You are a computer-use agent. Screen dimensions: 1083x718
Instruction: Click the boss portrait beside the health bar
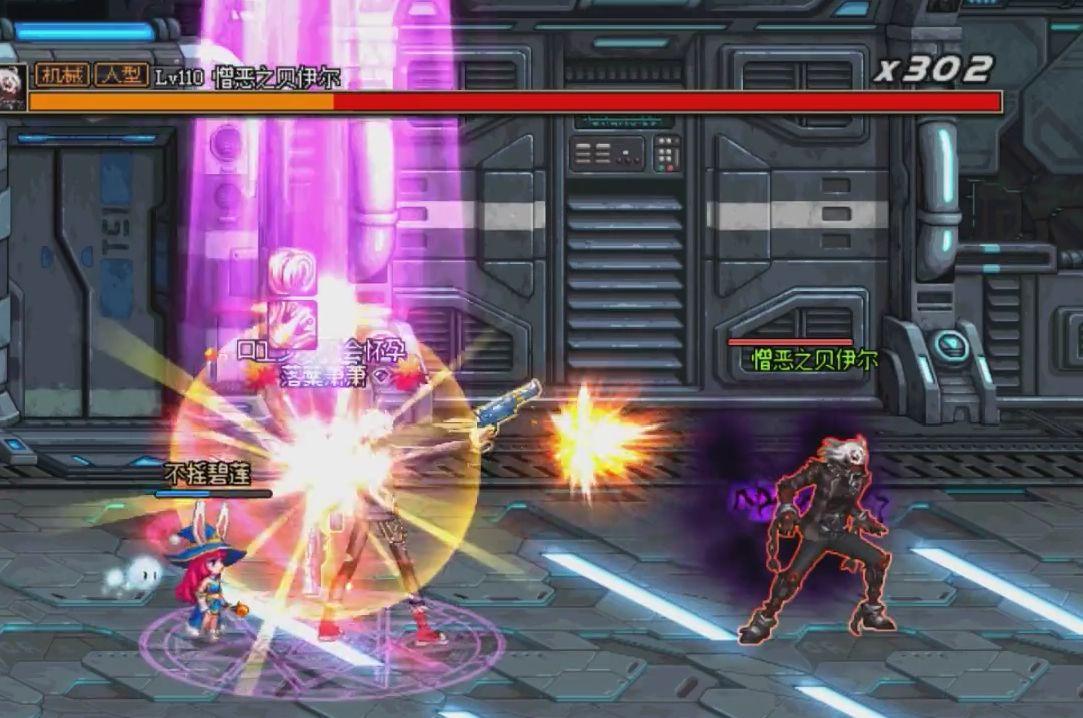[12, 87]
